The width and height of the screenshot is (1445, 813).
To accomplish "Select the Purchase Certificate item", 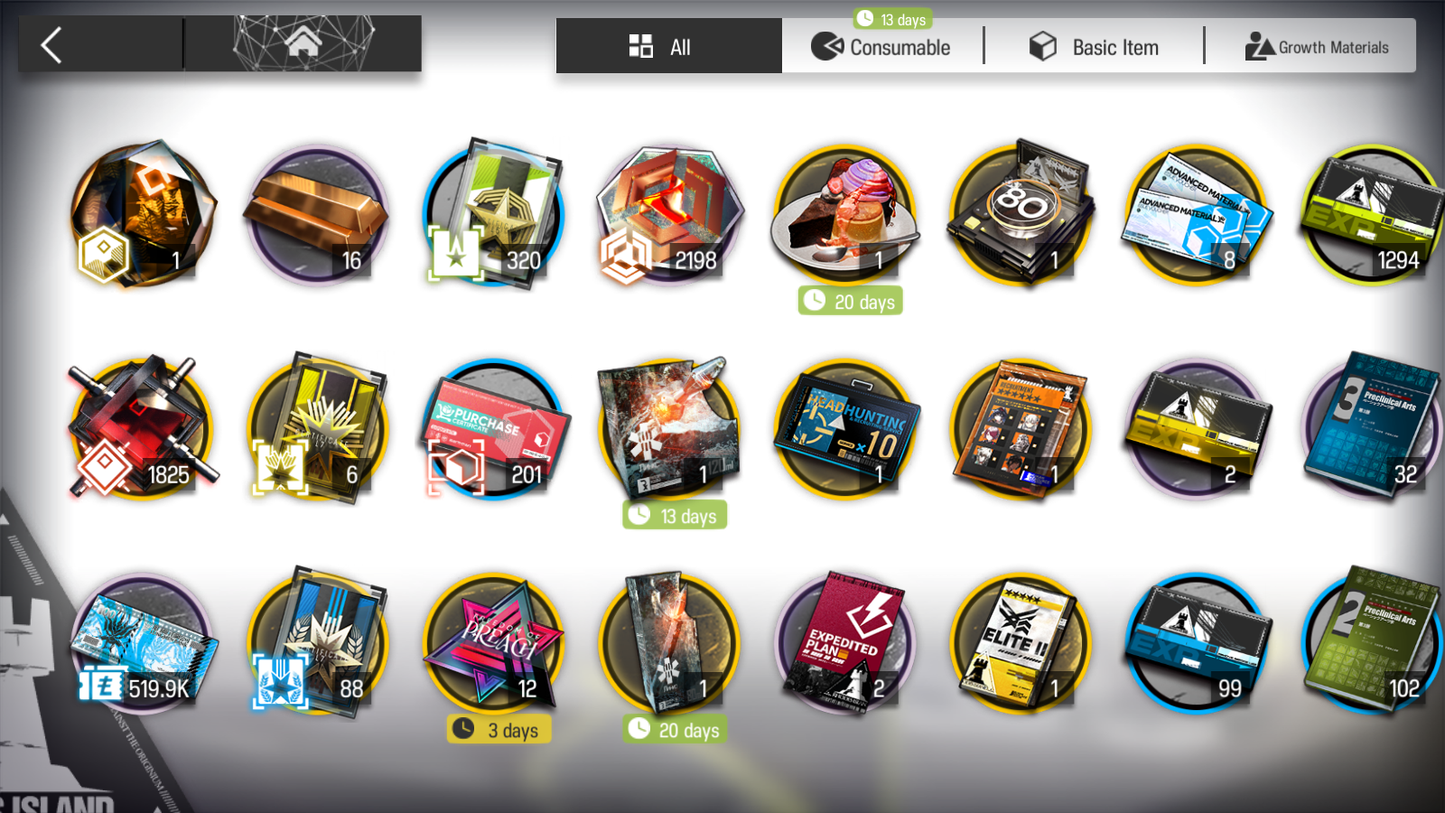I will point(494,430).
